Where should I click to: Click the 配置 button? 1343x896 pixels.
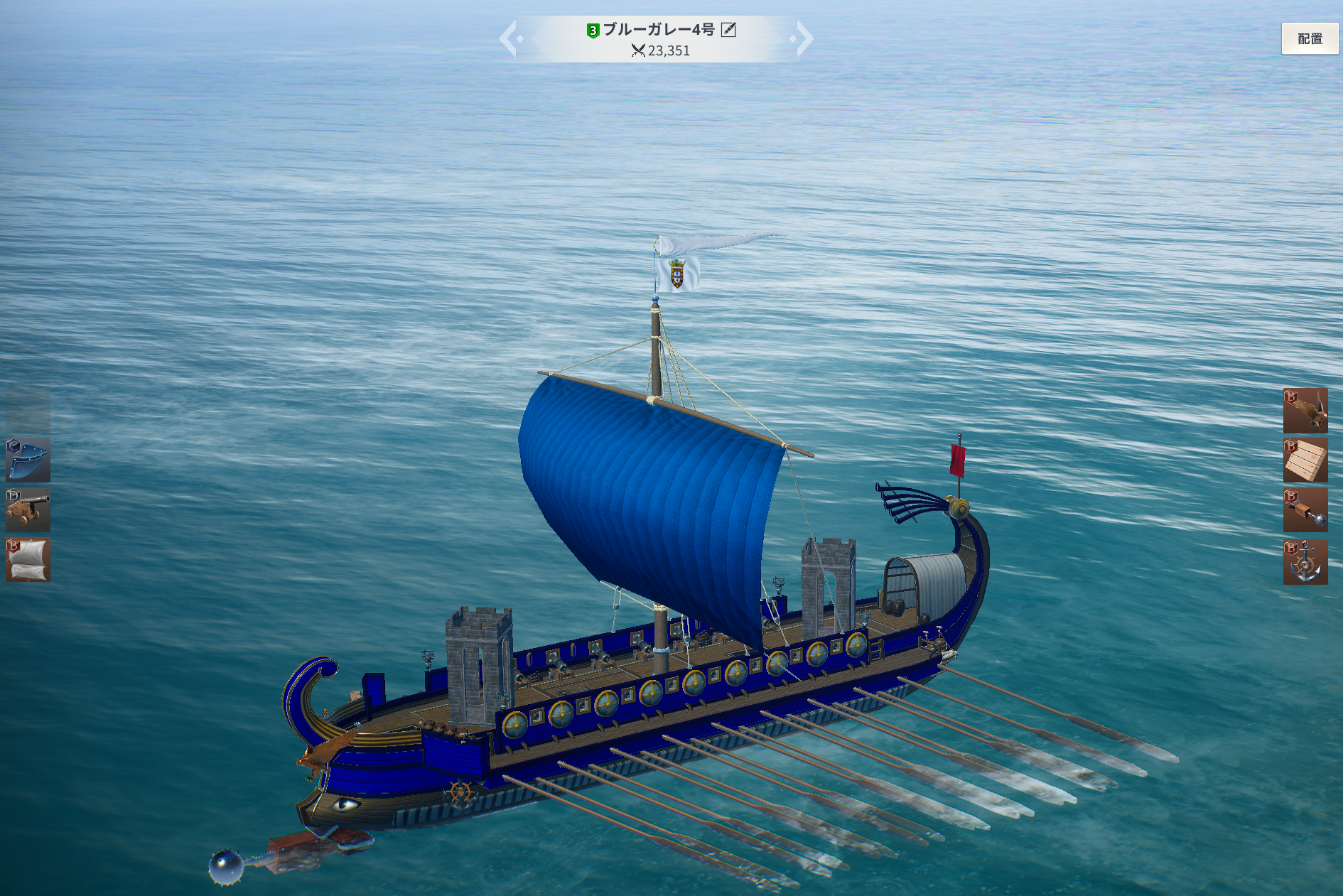click(1309, 38)
